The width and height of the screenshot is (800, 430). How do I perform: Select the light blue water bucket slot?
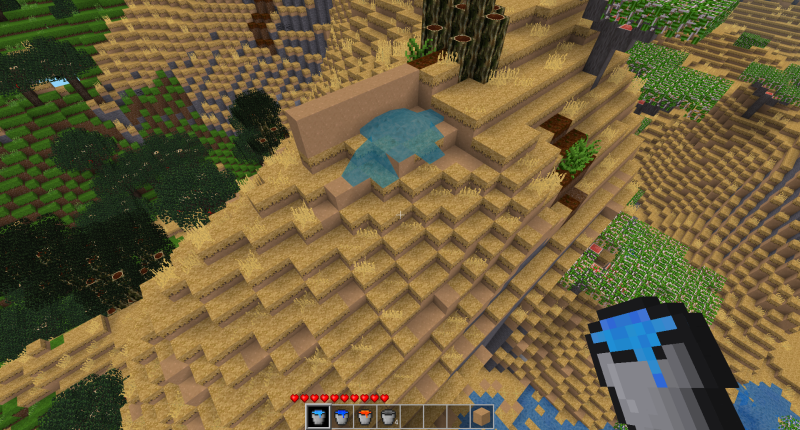318,417
